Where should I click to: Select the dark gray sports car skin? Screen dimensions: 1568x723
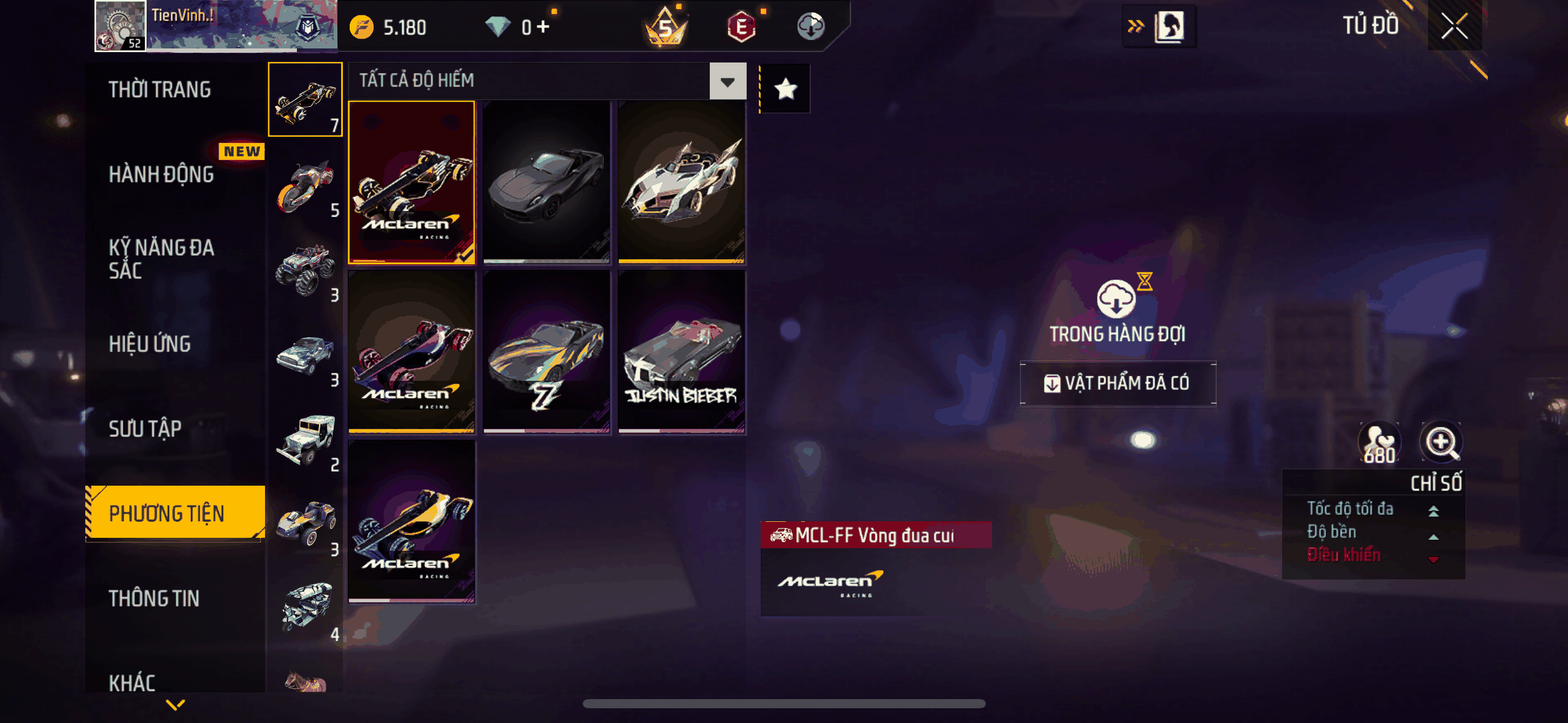click(547, 182)
